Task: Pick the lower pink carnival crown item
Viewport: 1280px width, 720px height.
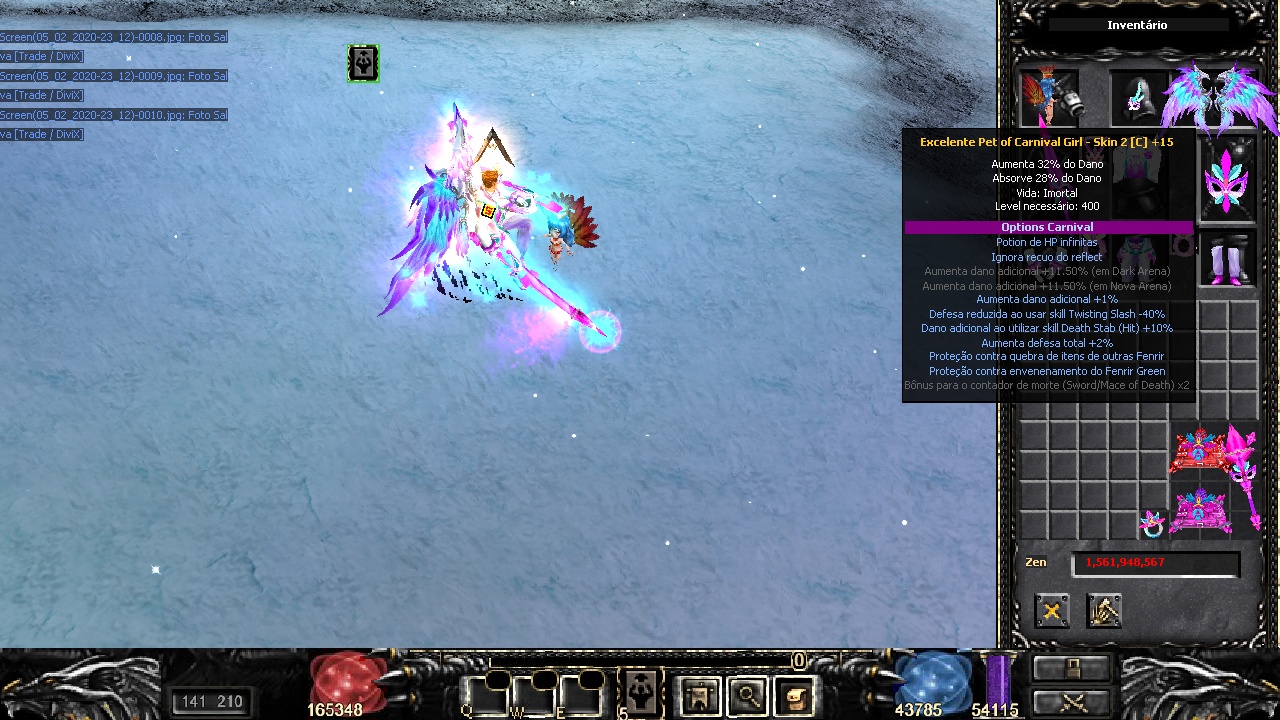Action: [1198, 511]
